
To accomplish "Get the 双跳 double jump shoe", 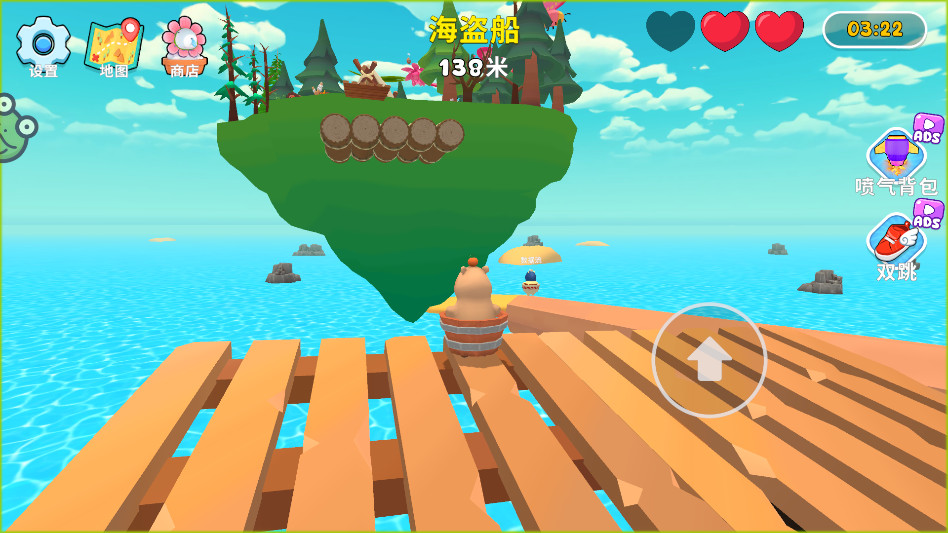I will [895, 240].
